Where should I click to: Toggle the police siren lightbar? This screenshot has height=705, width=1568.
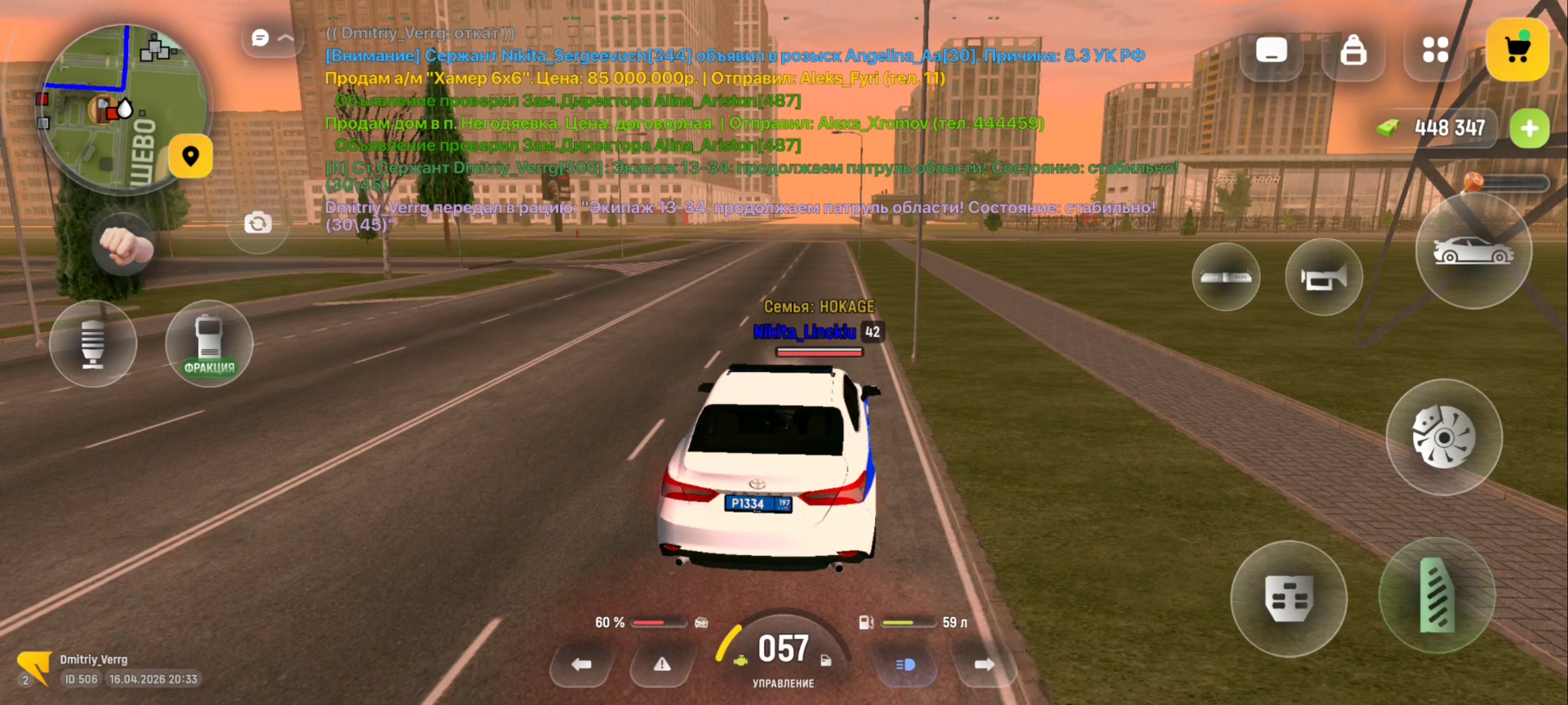(x=1226, y=277)
